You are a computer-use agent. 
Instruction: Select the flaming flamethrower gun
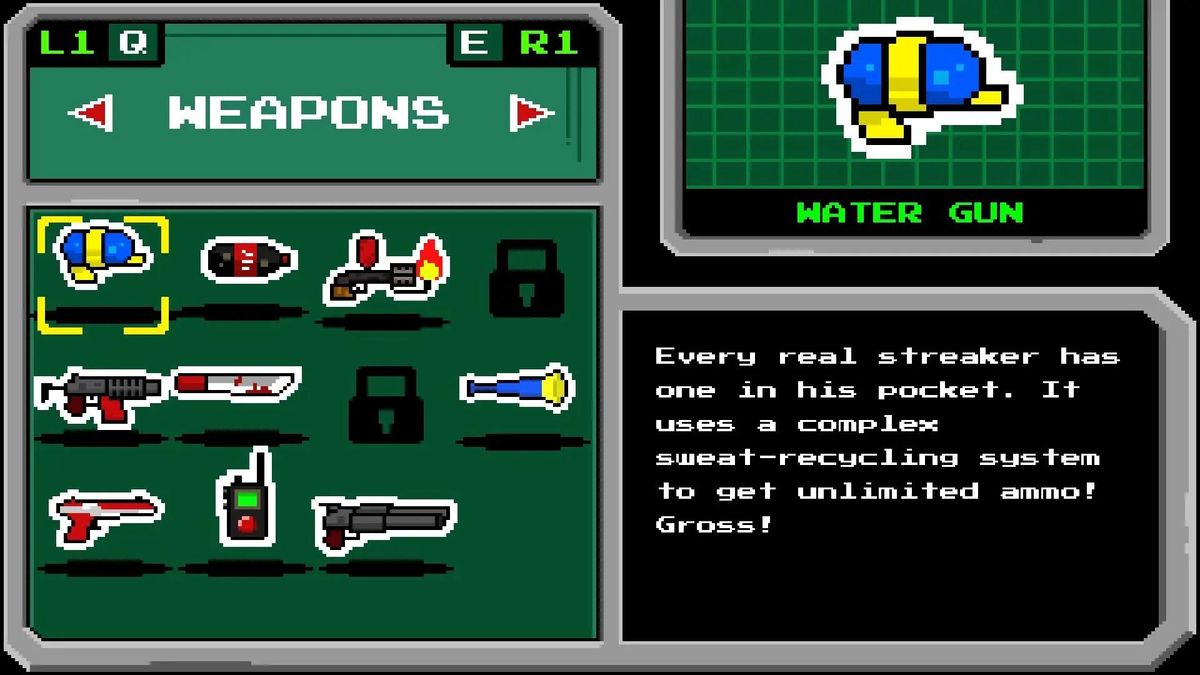click(385, 268)
